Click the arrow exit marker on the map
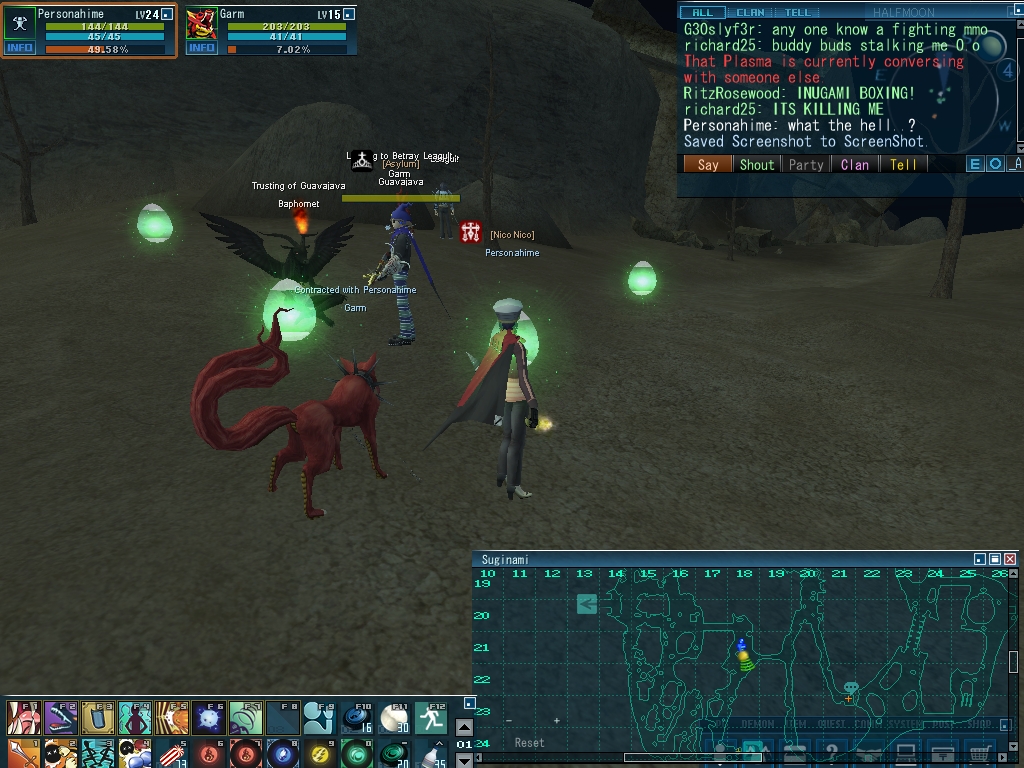Screen dimensions: 1024x768 coord(587,603)
